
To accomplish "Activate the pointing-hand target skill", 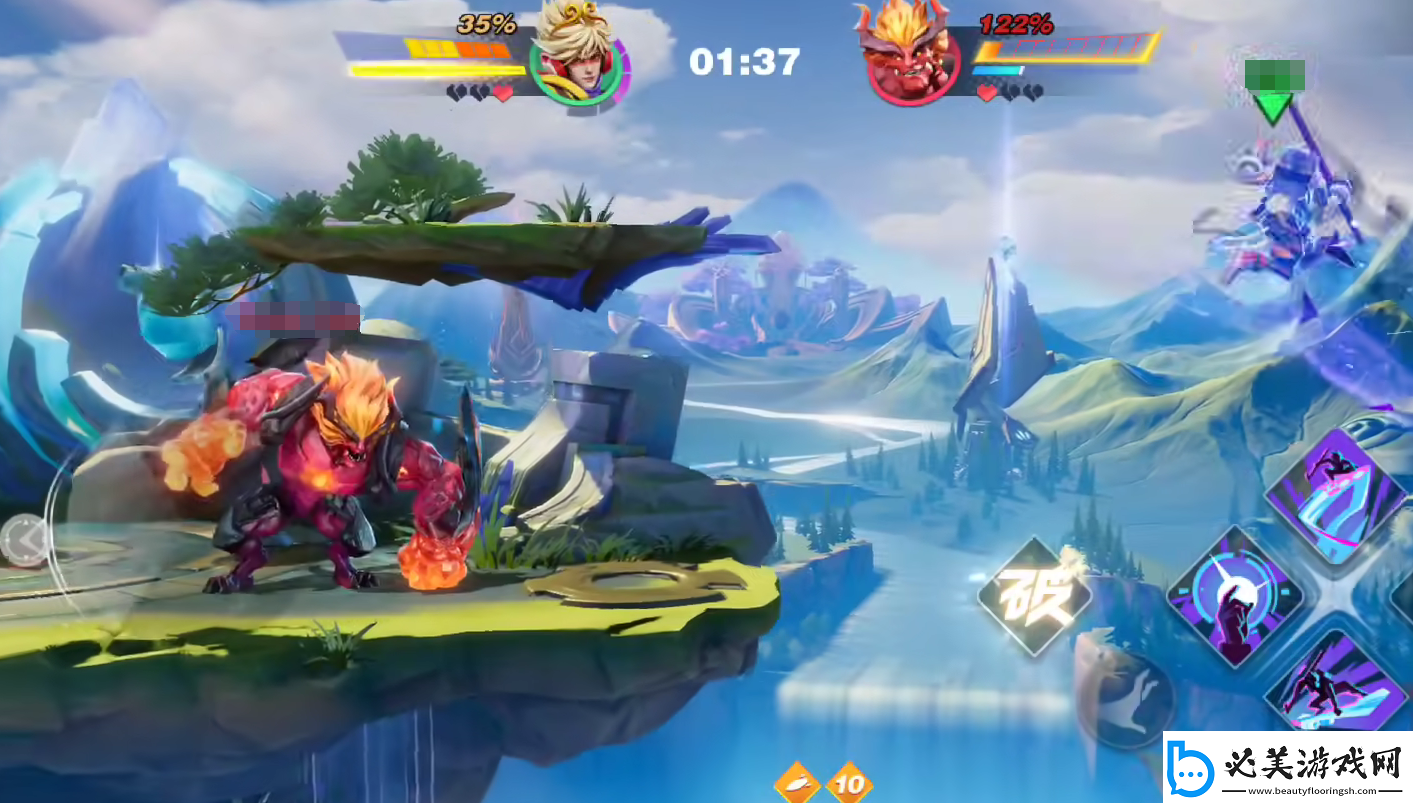I will point(1236,598).
